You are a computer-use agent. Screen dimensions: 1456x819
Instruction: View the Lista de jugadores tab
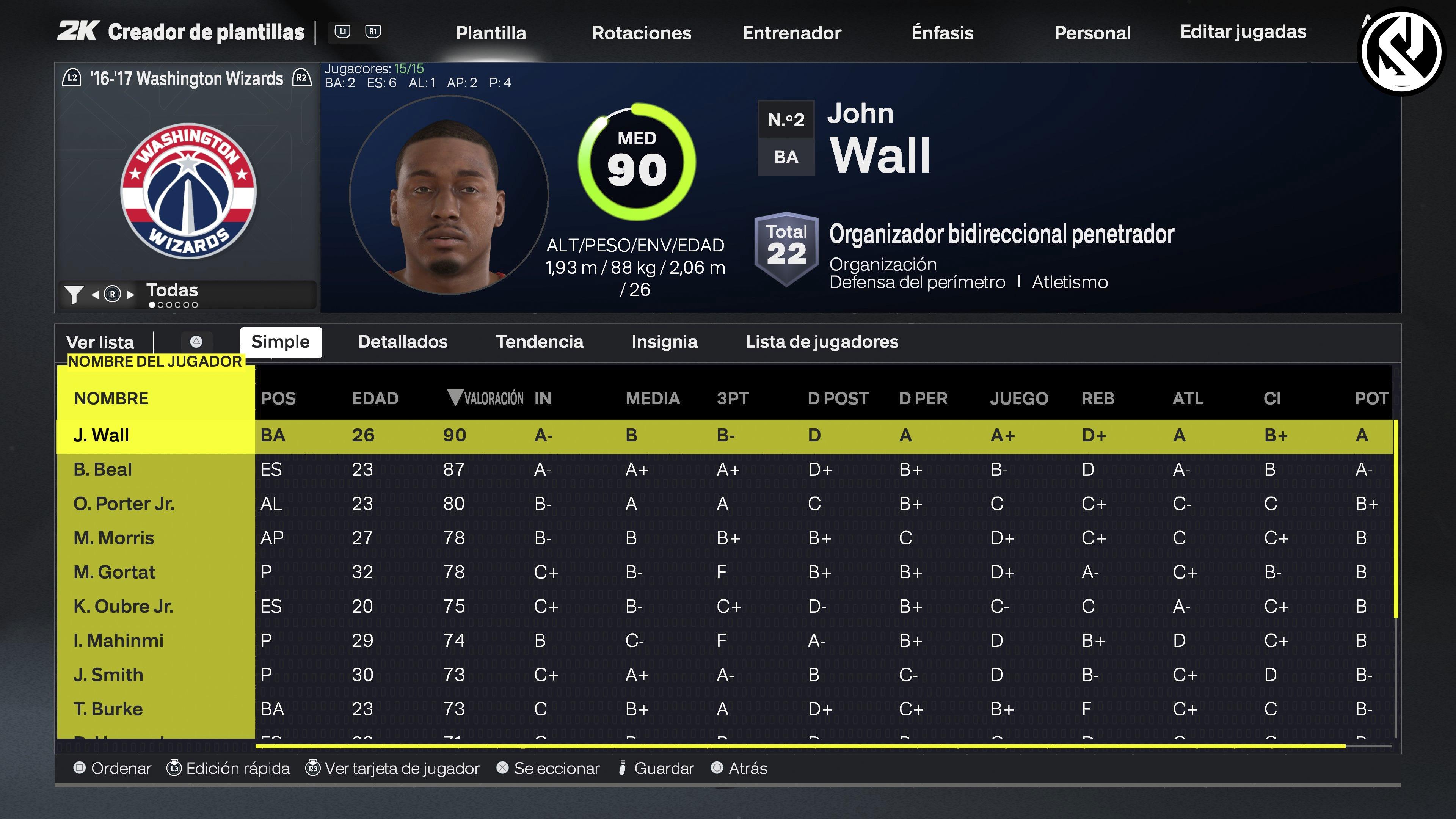(822, 341)
